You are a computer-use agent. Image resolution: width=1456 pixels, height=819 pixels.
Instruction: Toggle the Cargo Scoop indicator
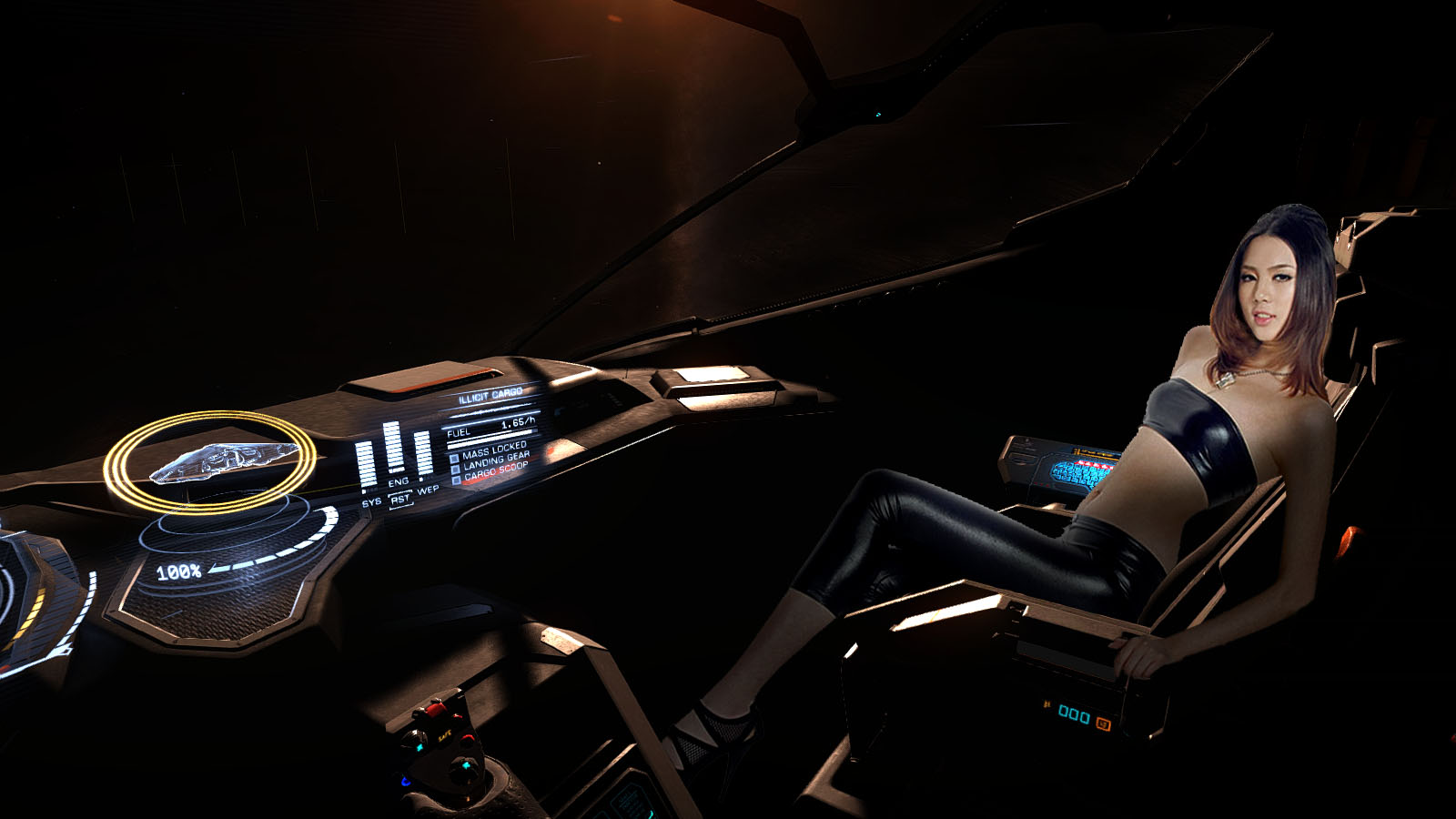456,480
